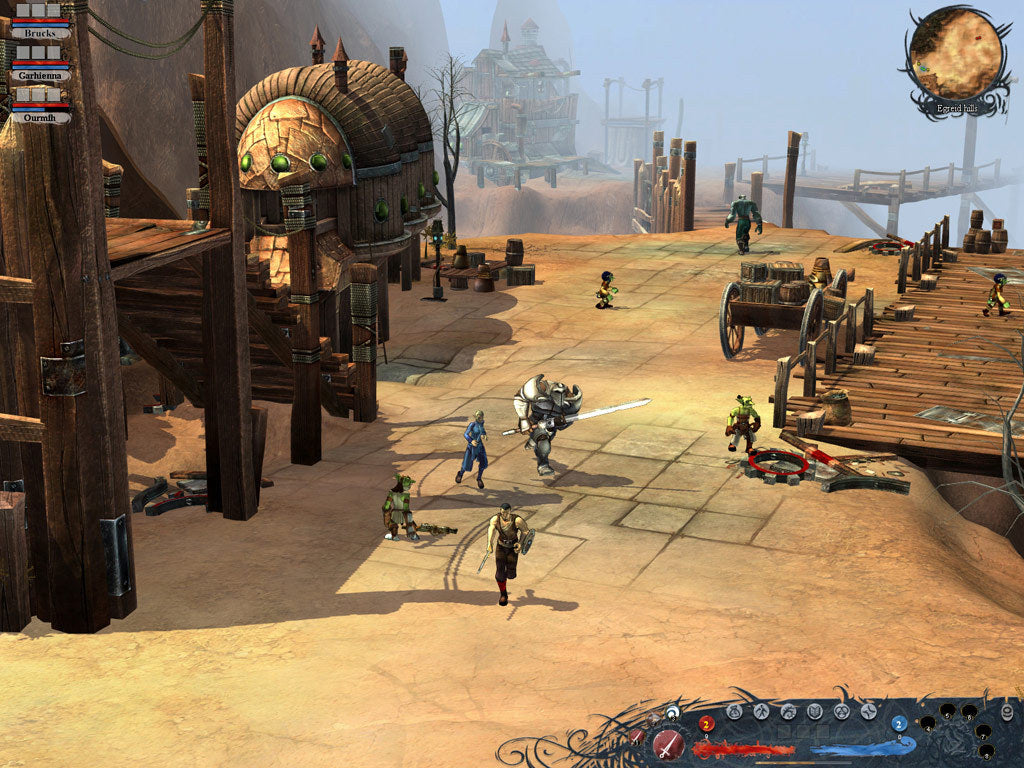
Task: Activate the large sword attack icon
Action: pyautogui.click(x=668, y=744)
